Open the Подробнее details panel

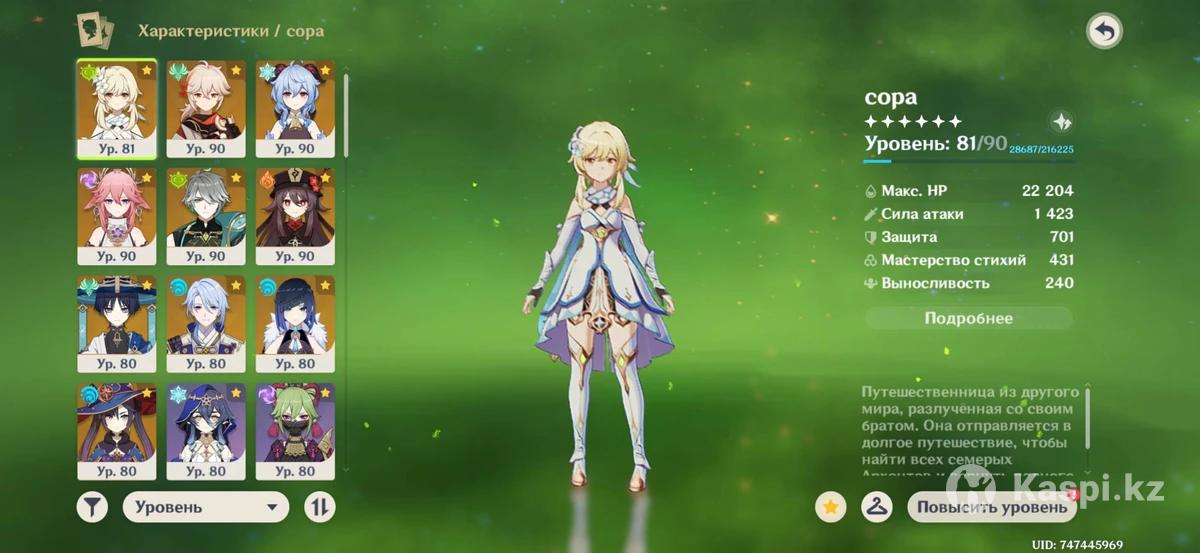[x=968, y=318]
